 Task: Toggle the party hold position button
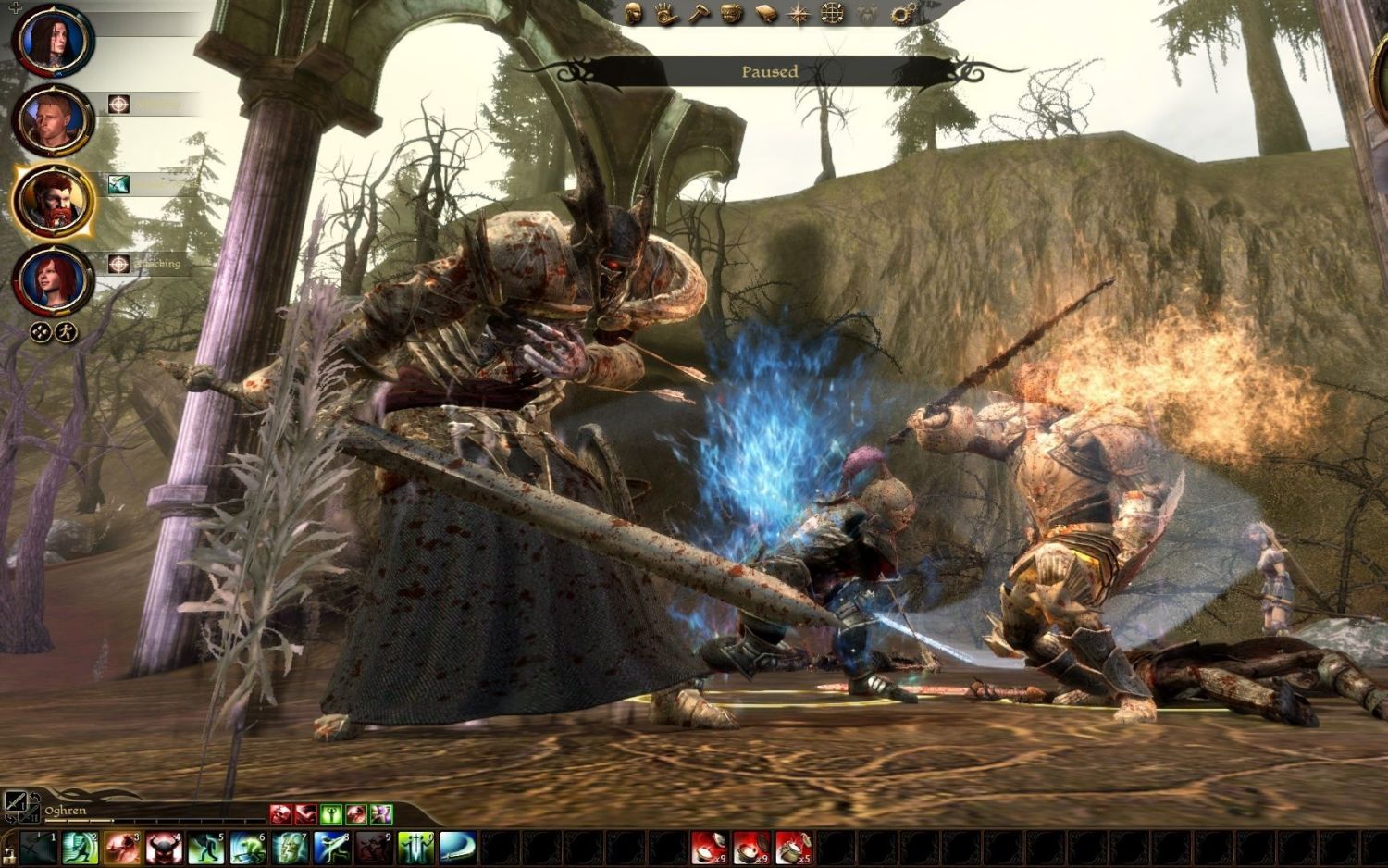coord(40,331)
